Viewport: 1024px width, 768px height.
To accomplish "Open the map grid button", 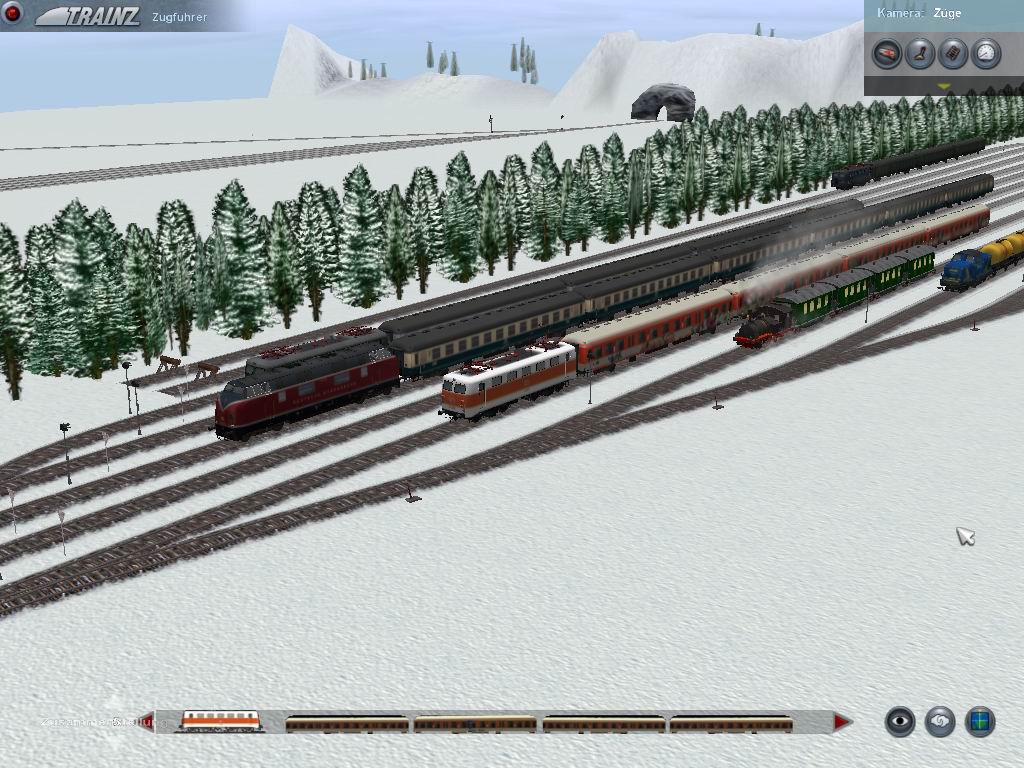I will 980,721.
